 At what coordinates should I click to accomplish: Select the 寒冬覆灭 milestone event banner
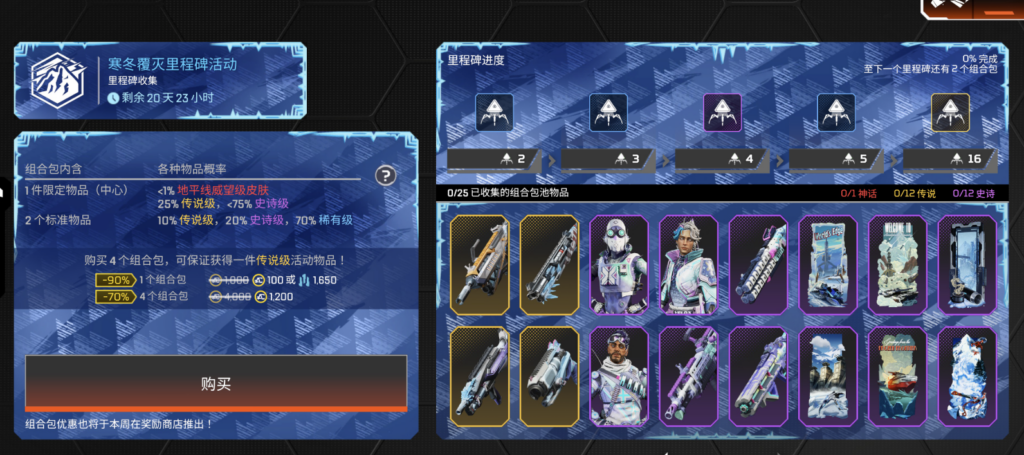(x=160, y=80)
